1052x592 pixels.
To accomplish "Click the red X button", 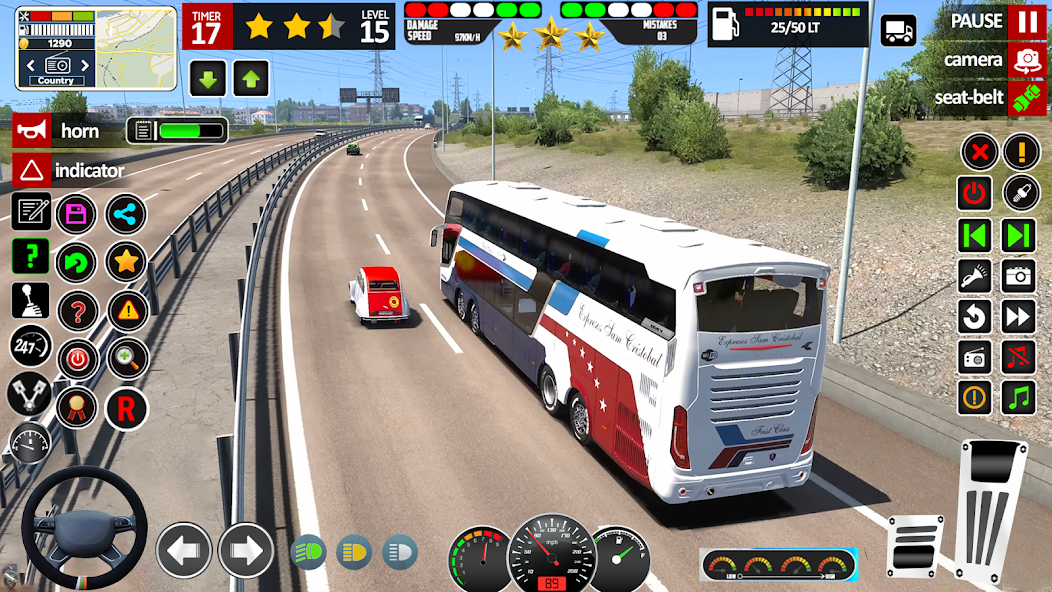I will (x=979, y=152).
